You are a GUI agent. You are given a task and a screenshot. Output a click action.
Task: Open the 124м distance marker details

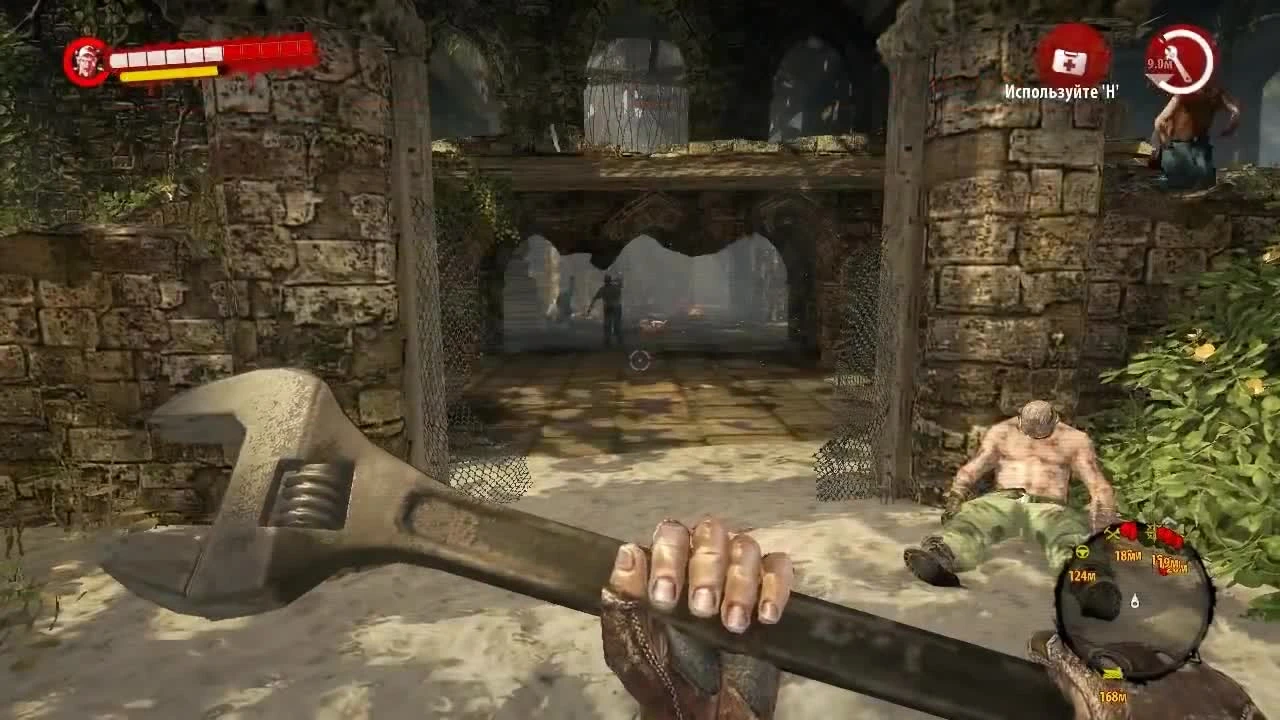pos(1082,576)
